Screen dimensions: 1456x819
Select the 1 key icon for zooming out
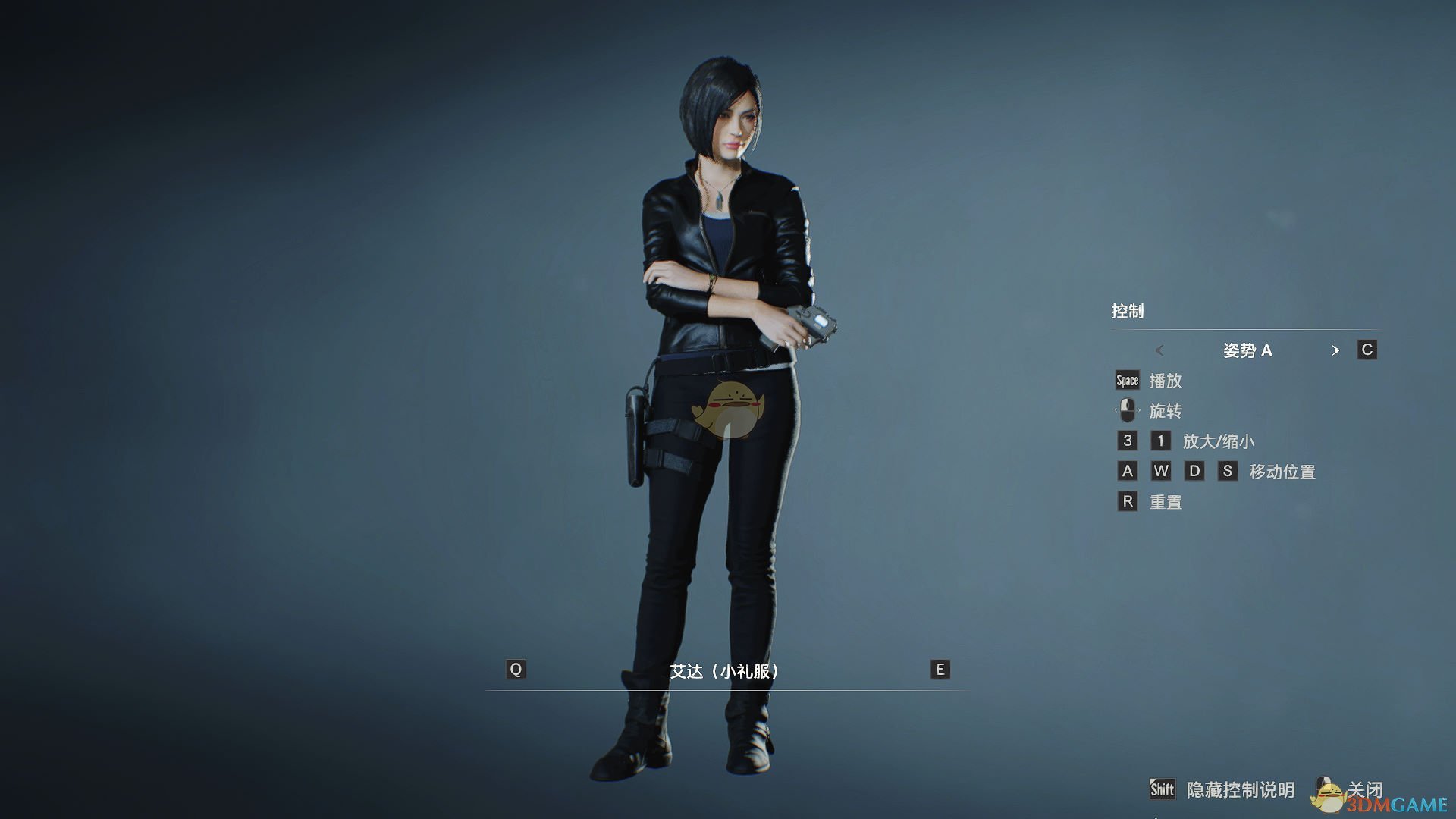[x=1161, y=441]
